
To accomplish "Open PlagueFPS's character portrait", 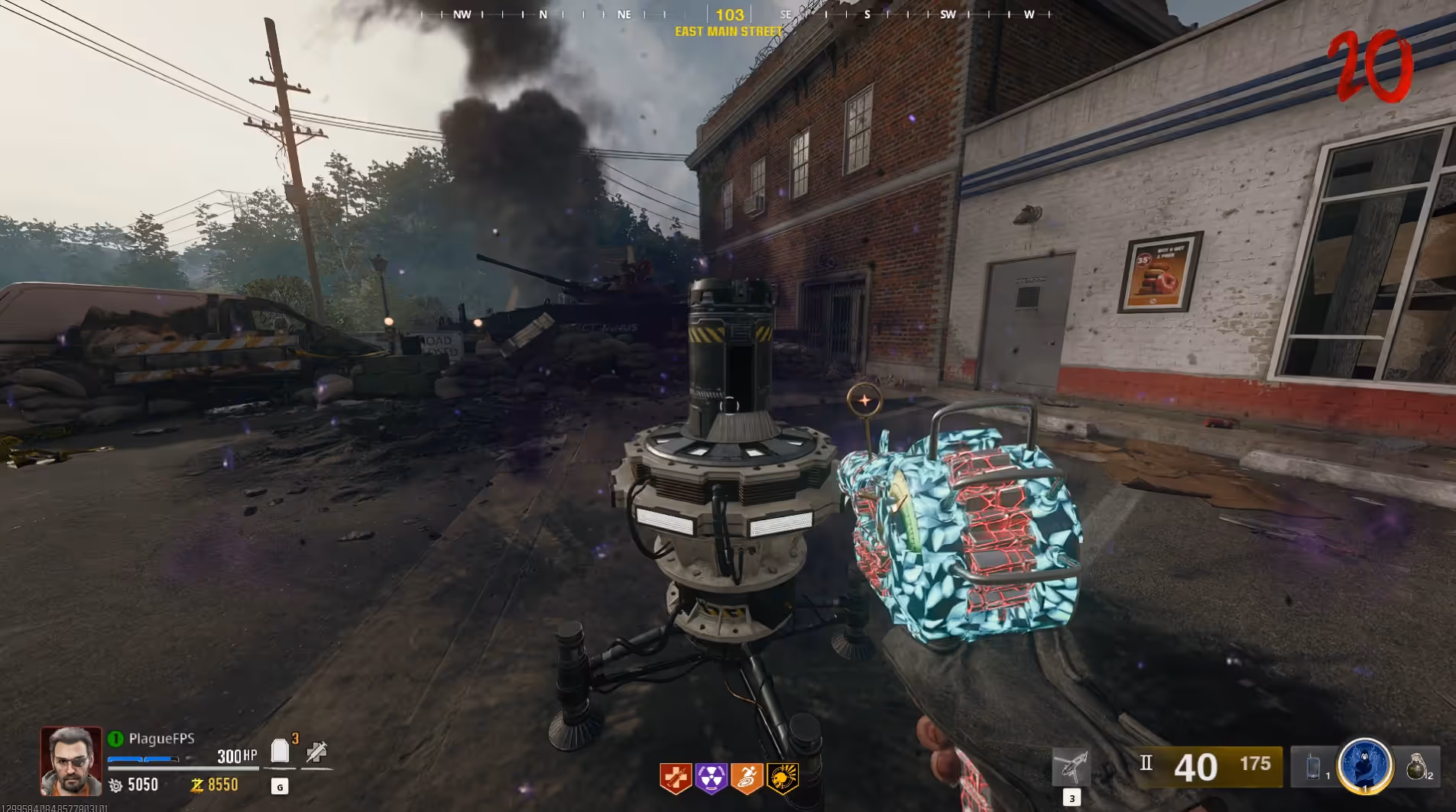I will (x=71, y=761).
